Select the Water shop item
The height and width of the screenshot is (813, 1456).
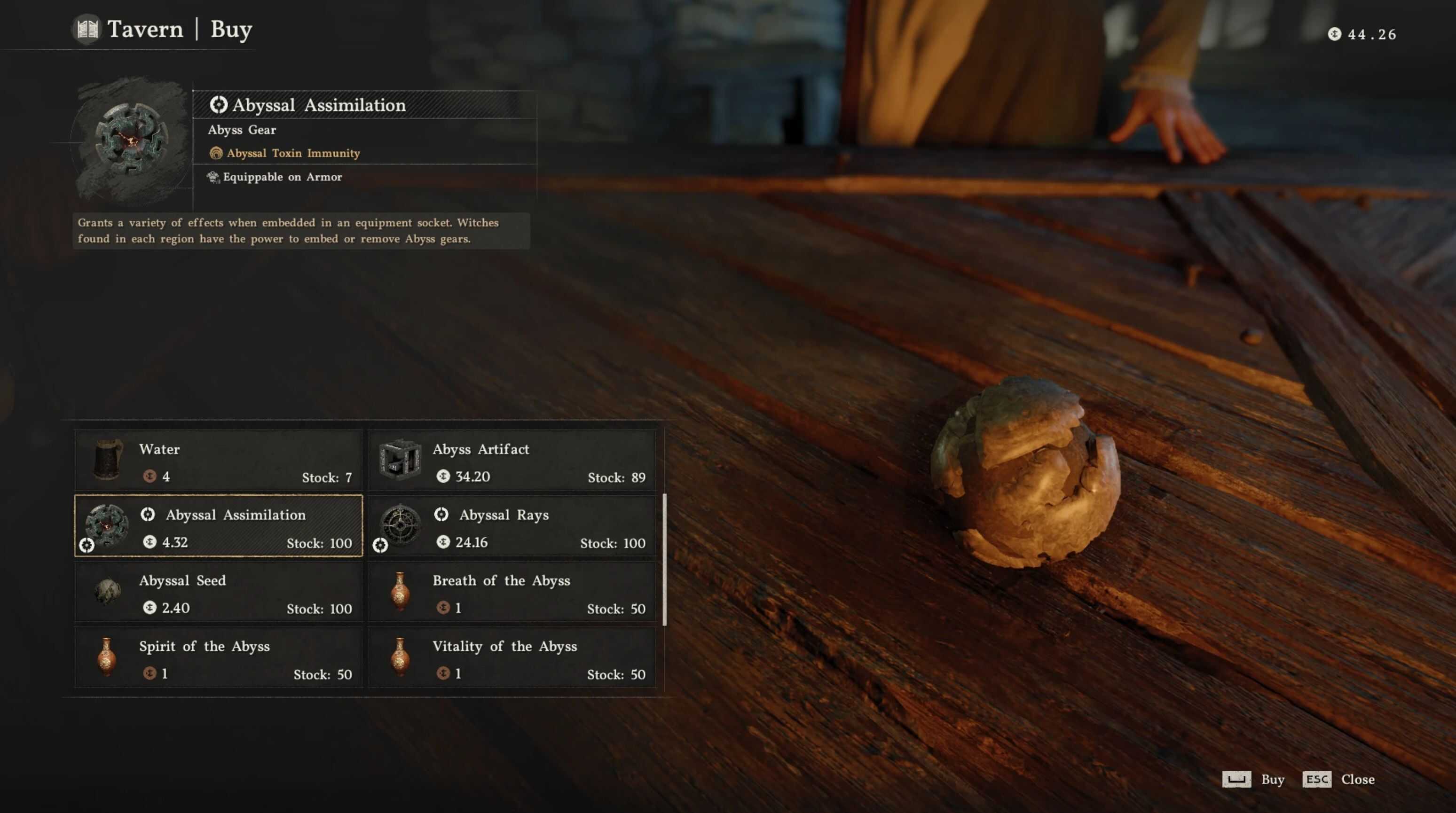pos(218,461)
